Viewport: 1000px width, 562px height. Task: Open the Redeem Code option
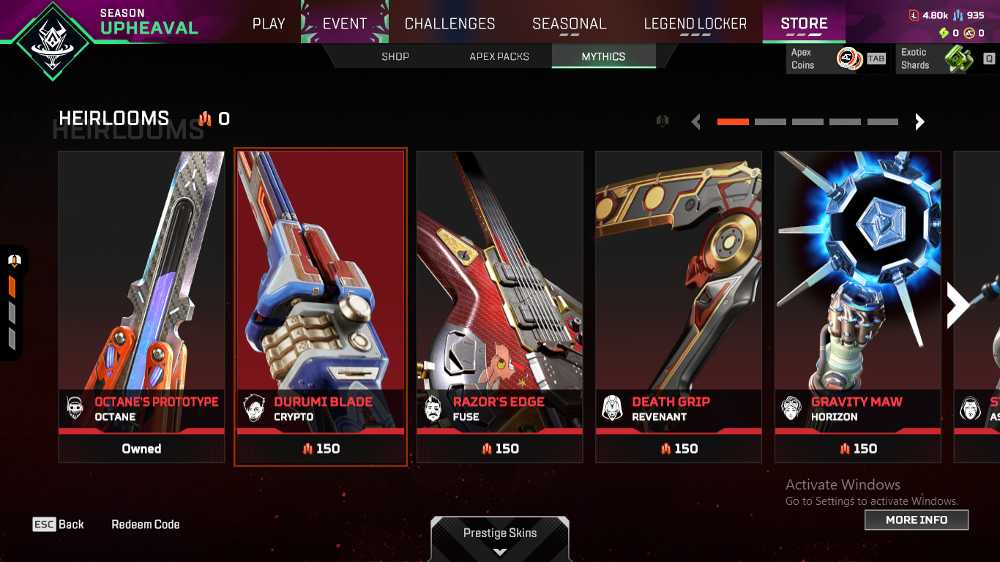coord(145,524)
